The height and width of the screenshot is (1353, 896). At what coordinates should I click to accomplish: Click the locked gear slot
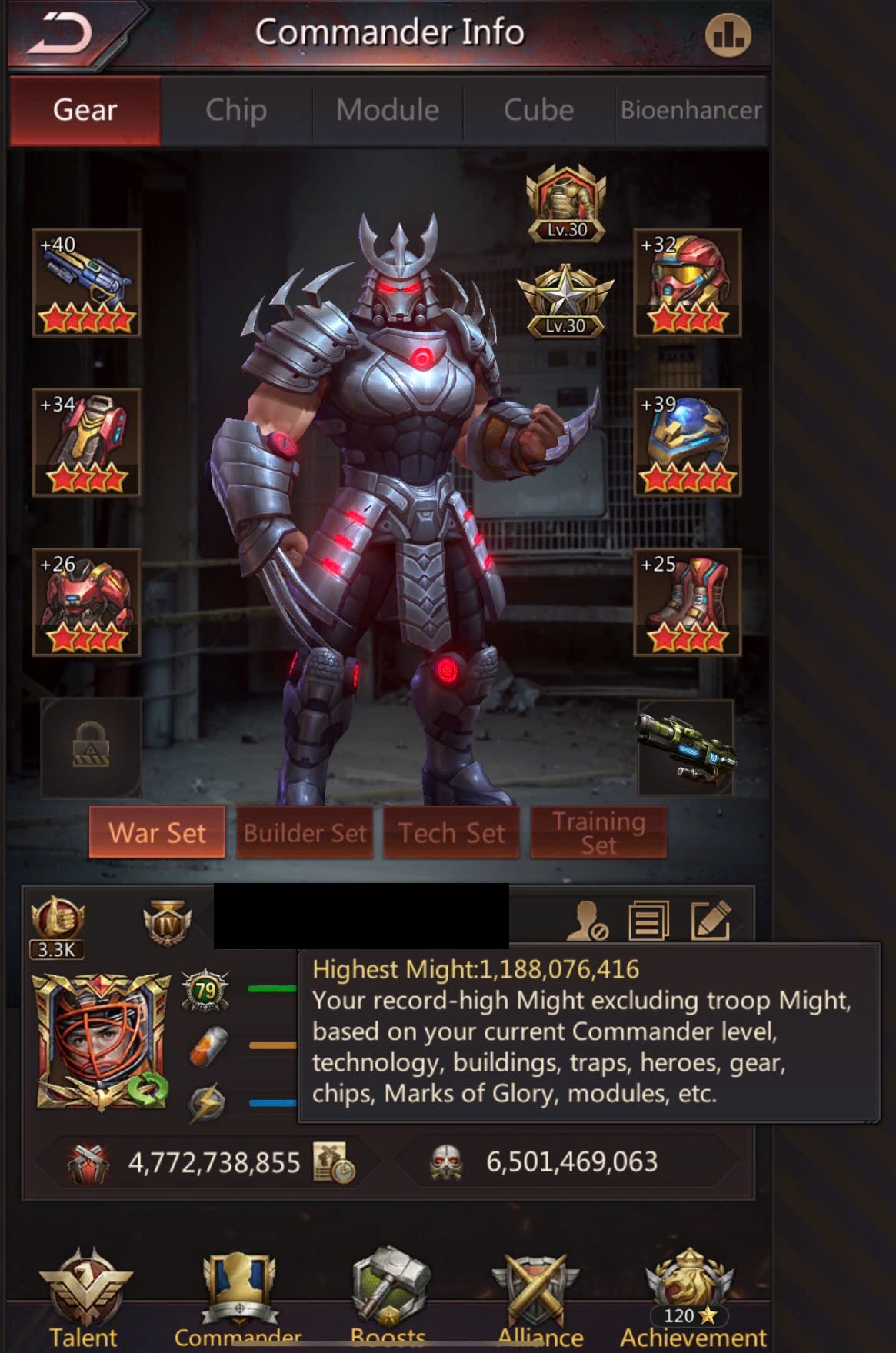tap(91, 747)
